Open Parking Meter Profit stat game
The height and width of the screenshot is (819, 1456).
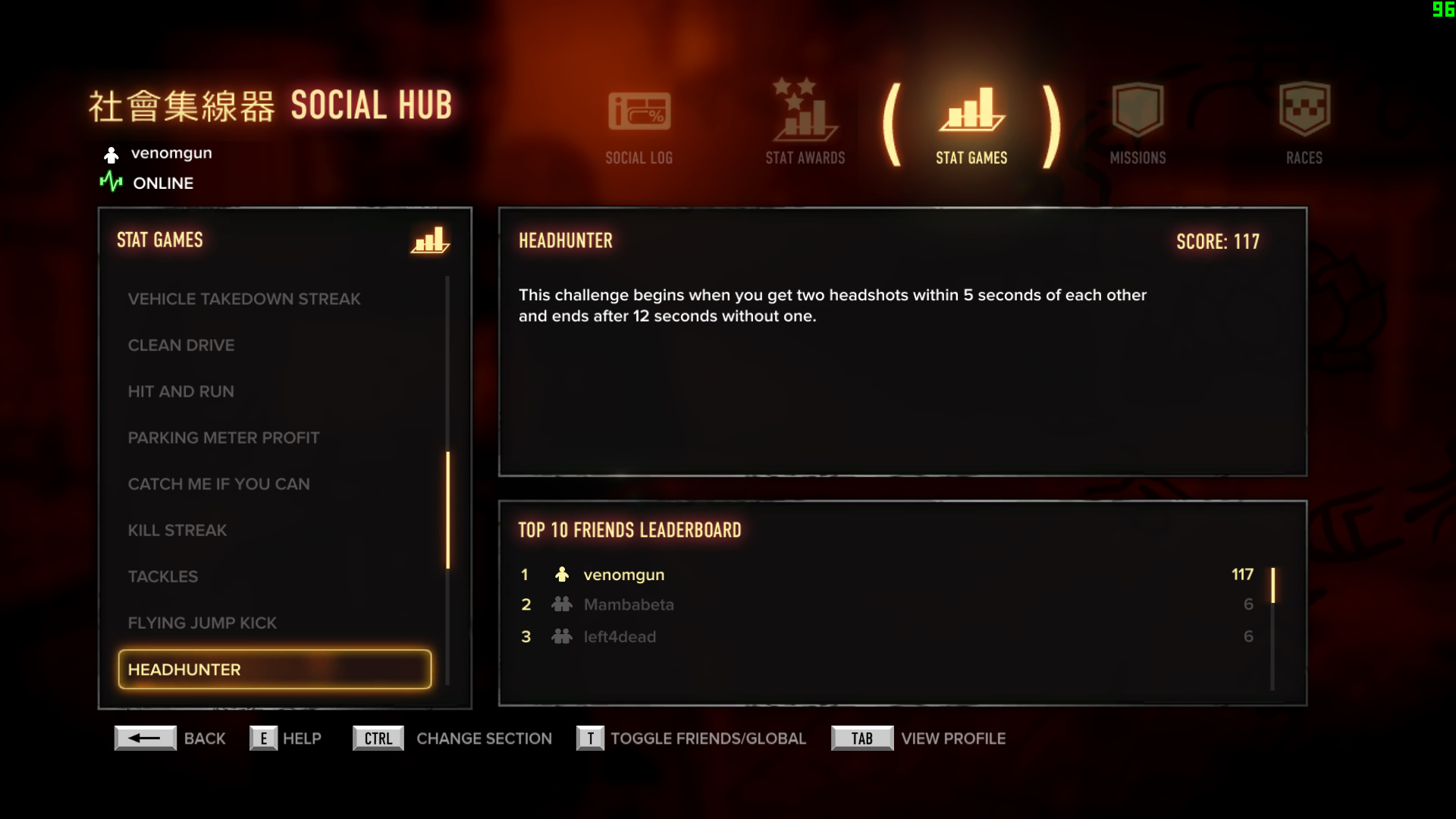224,438
